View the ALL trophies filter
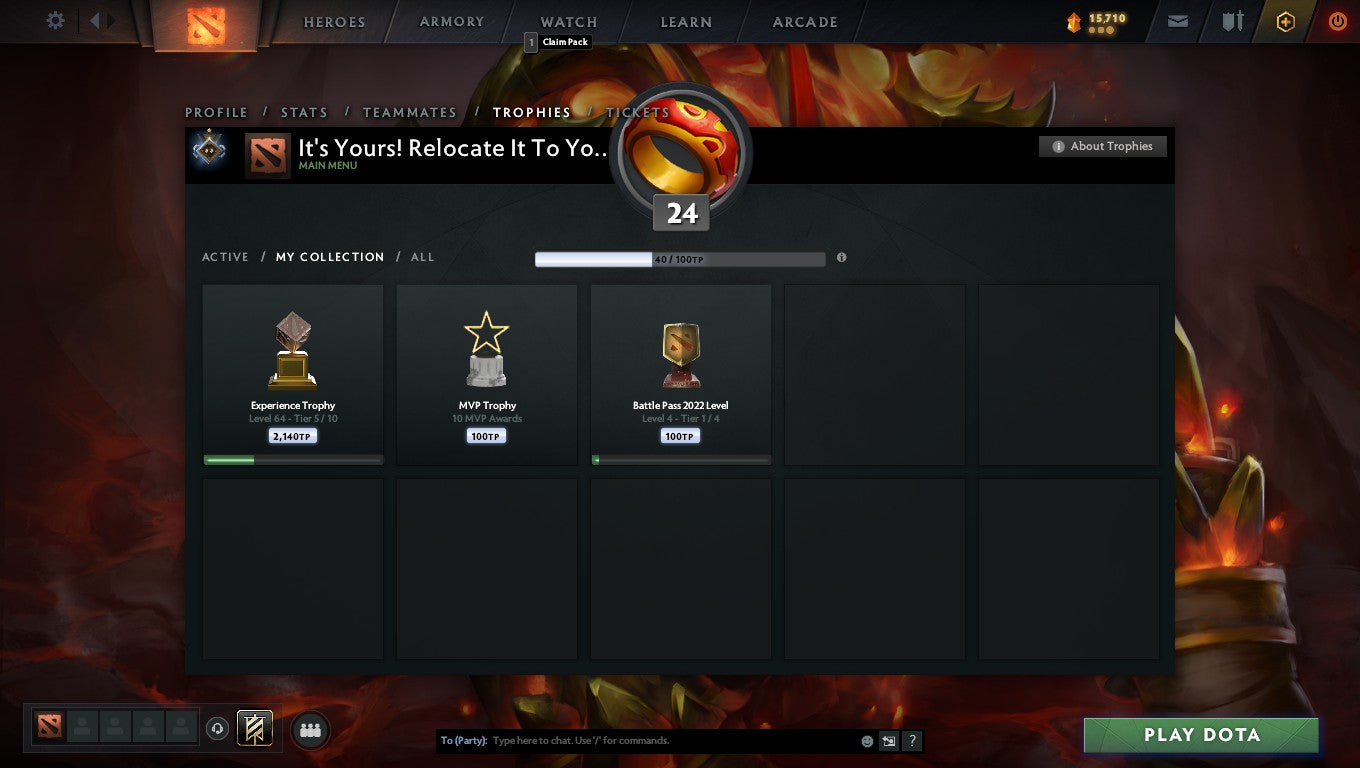Screen dimensions: 1360x768 (x=422, y=257)
